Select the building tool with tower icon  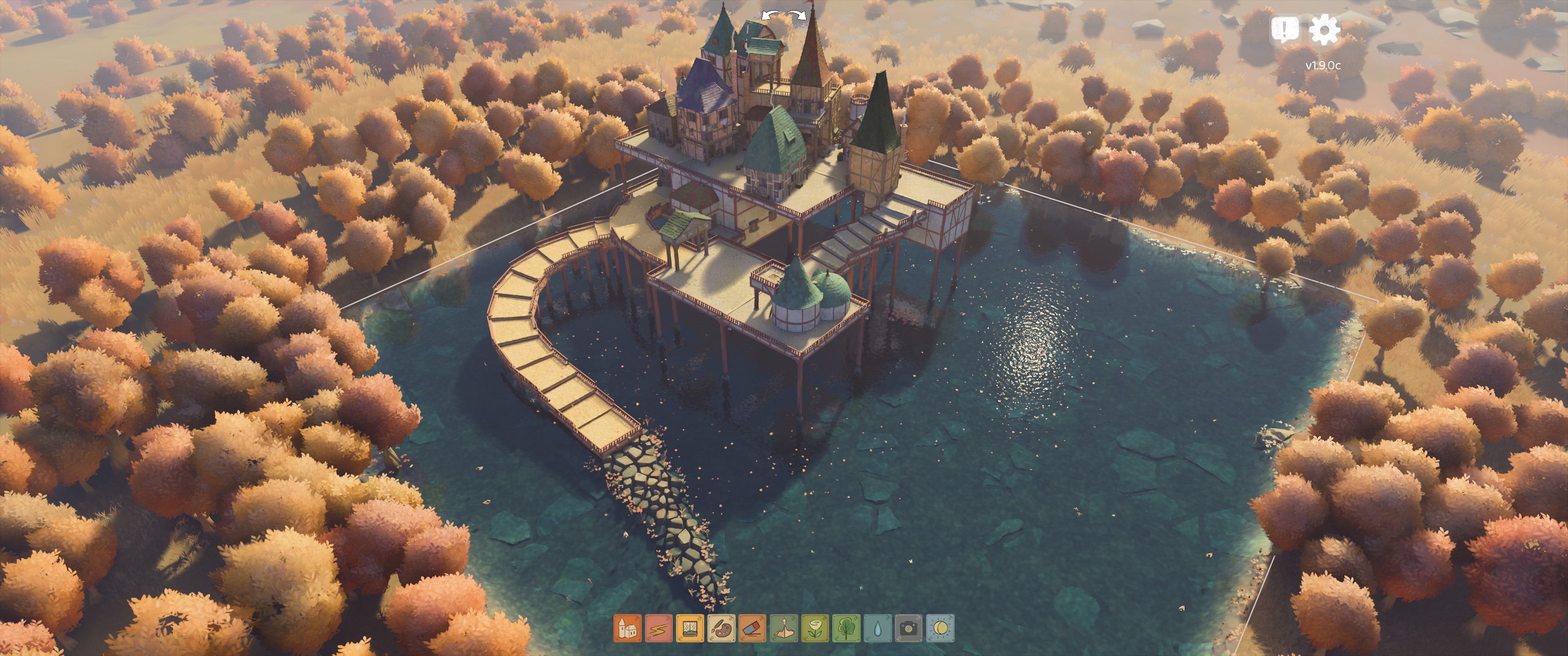point(628,627)
